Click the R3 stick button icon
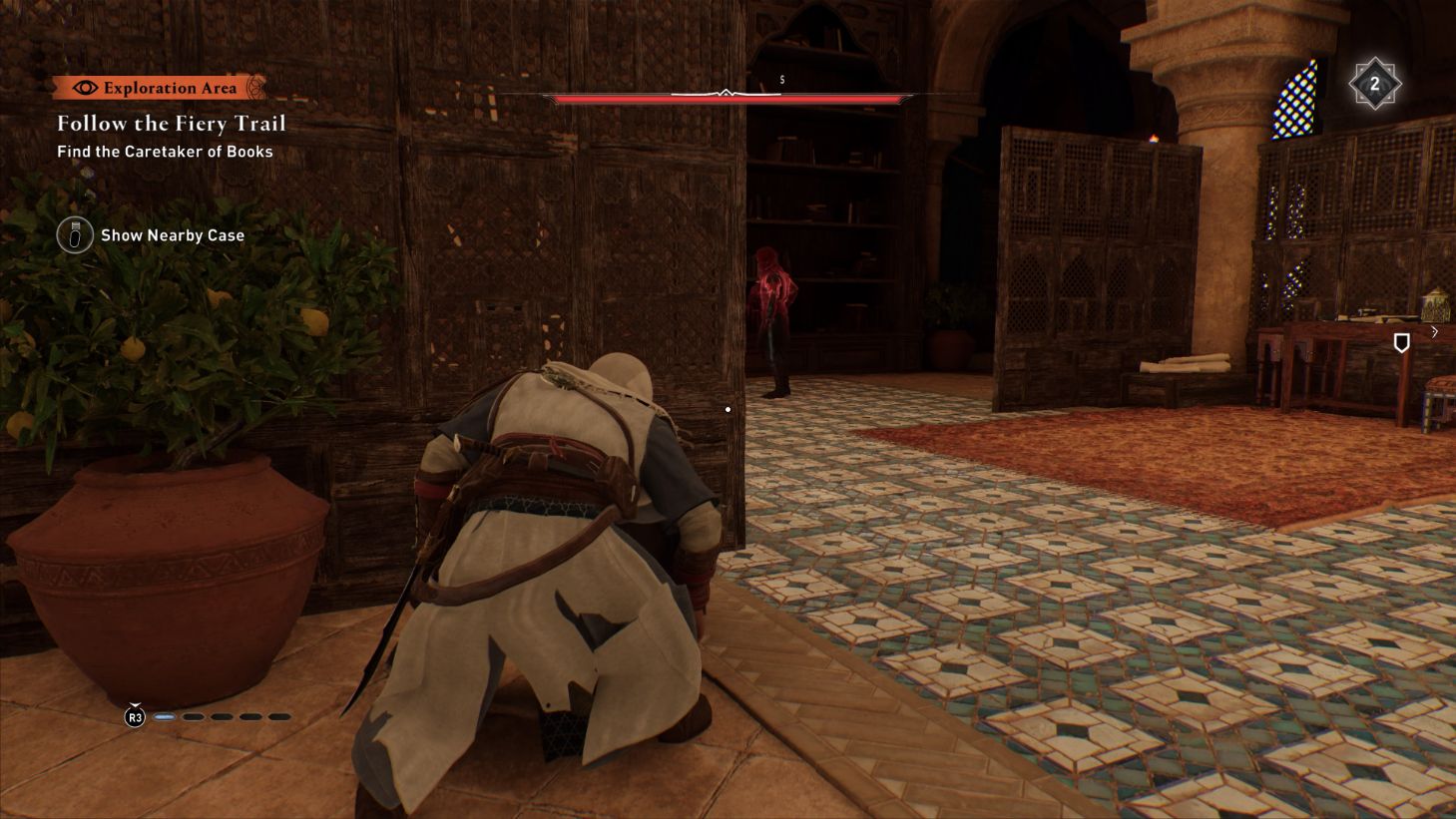 (x=135, y=716)
